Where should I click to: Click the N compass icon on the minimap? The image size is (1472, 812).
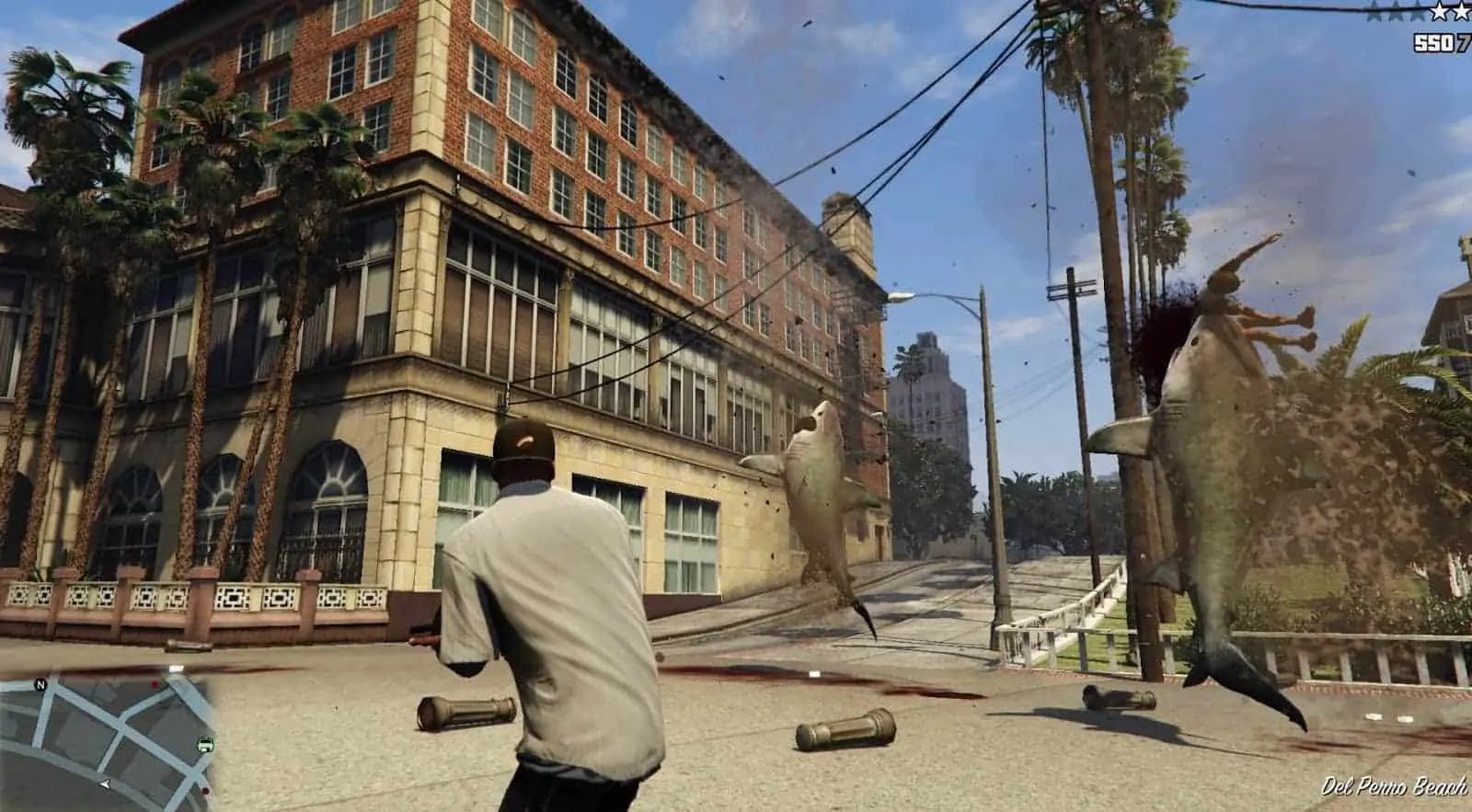click(x=40, y=684)
